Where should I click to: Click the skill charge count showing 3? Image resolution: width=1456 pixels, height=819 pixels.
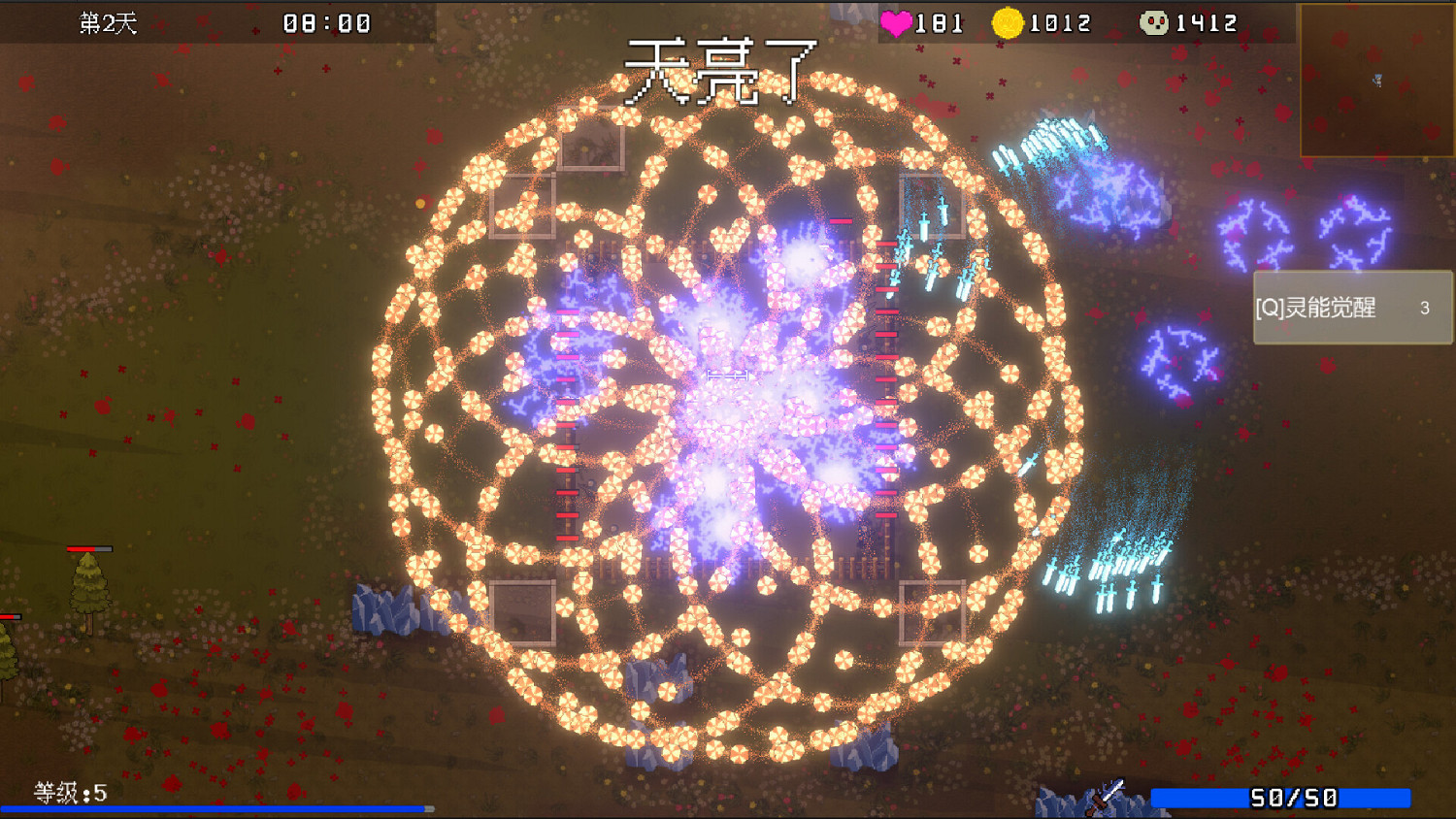click(1424, 308)
